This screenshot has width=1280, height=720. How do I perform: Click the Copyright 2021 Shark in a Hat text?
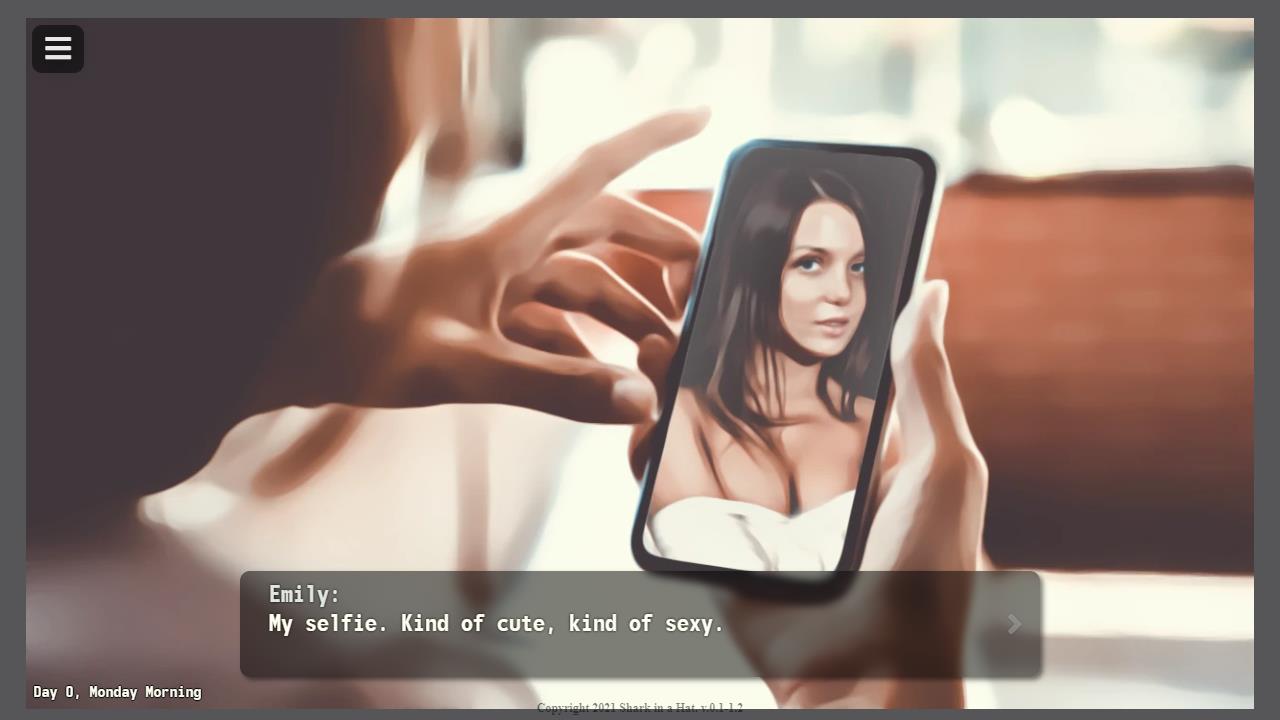click(x=640, y=708)
